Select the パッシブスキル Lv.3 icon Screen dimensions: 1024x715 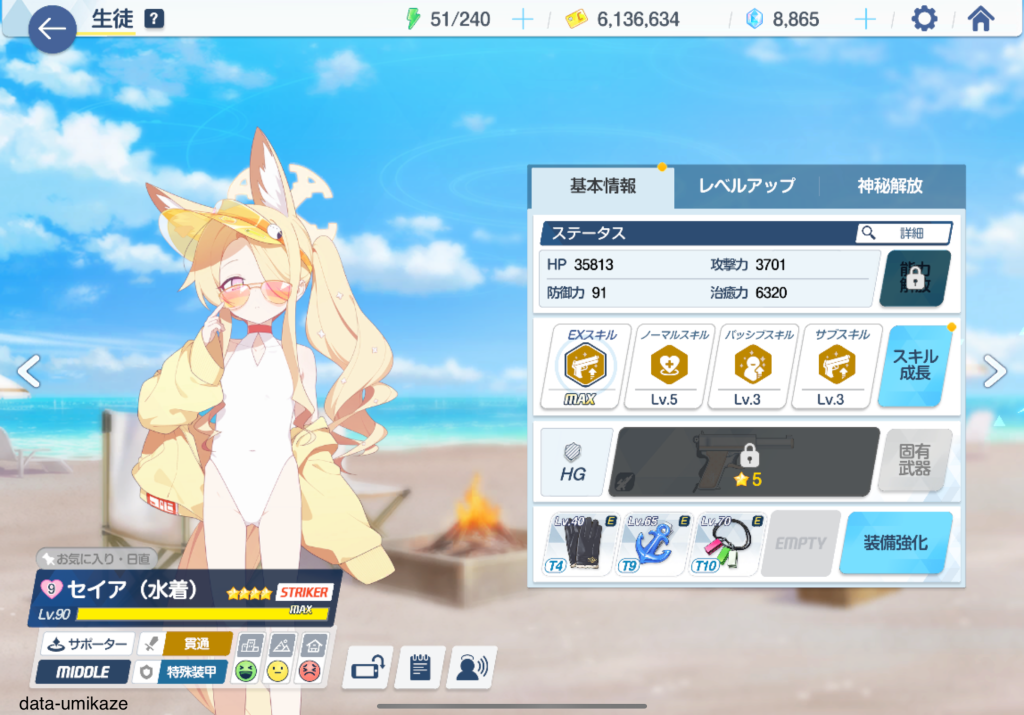[x=747, y=366]
